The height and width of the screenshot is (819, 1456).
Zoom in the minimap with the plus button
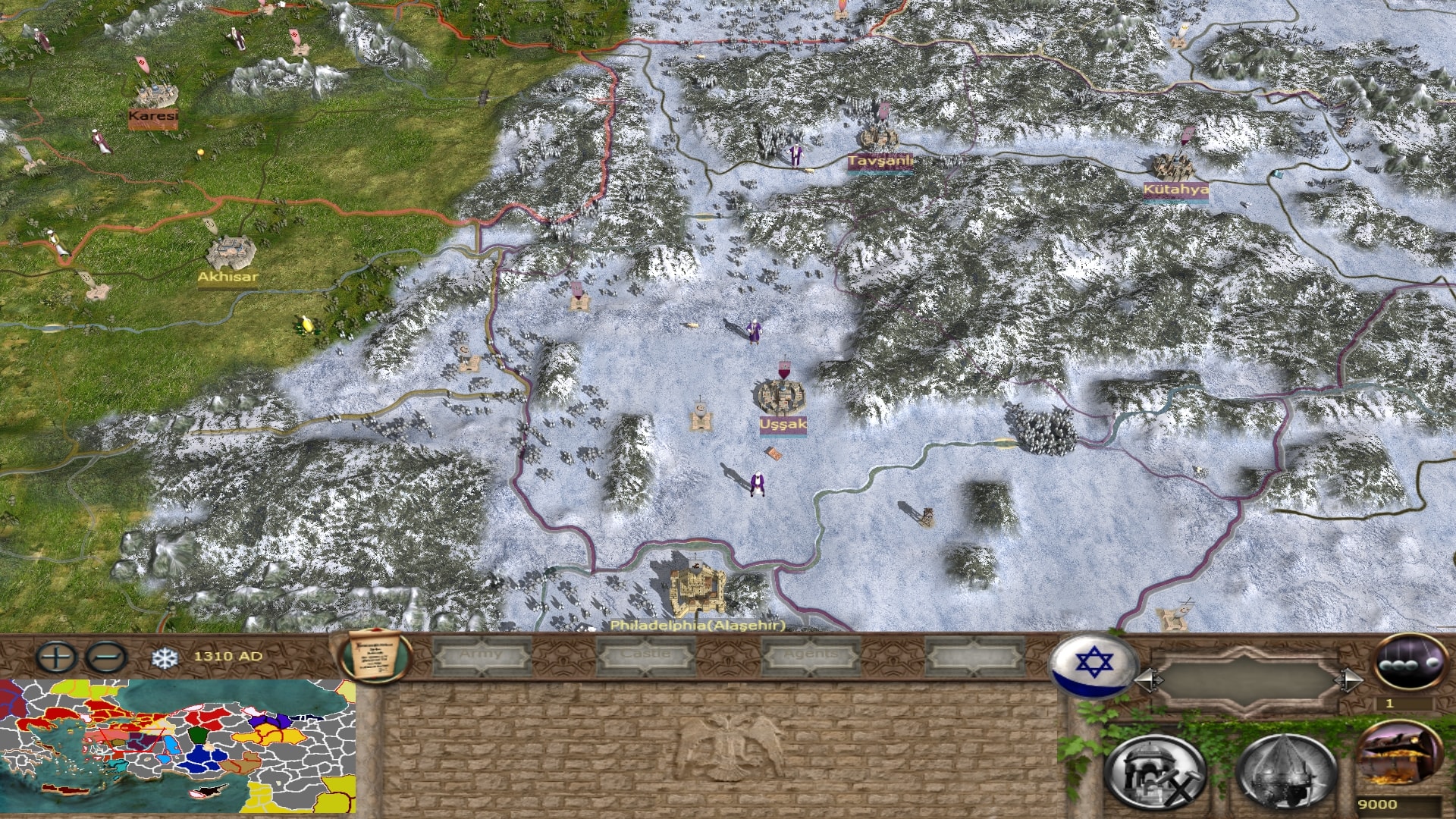pos(55,657)
